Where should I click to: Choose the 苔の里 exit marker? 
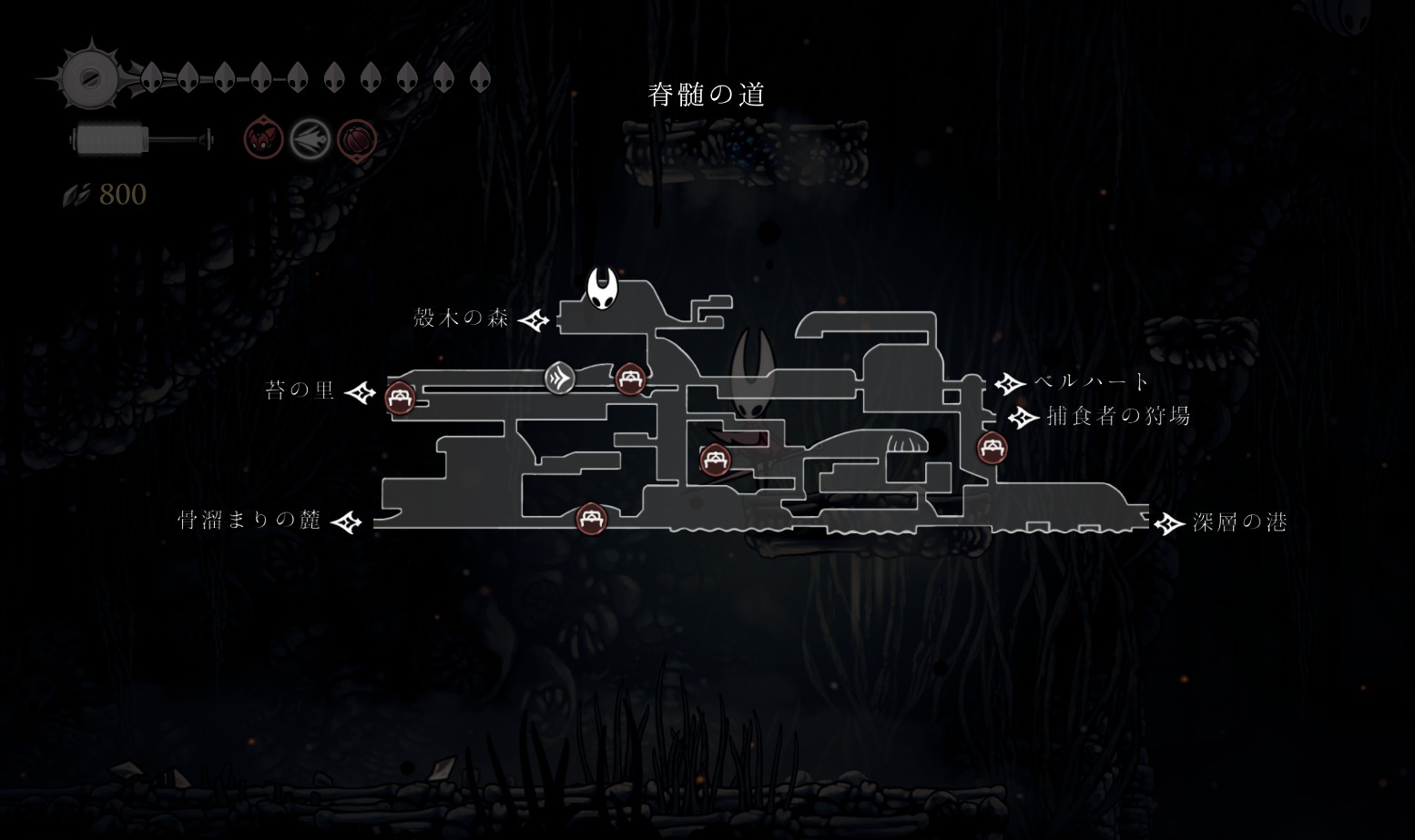[x=361, y=392]
